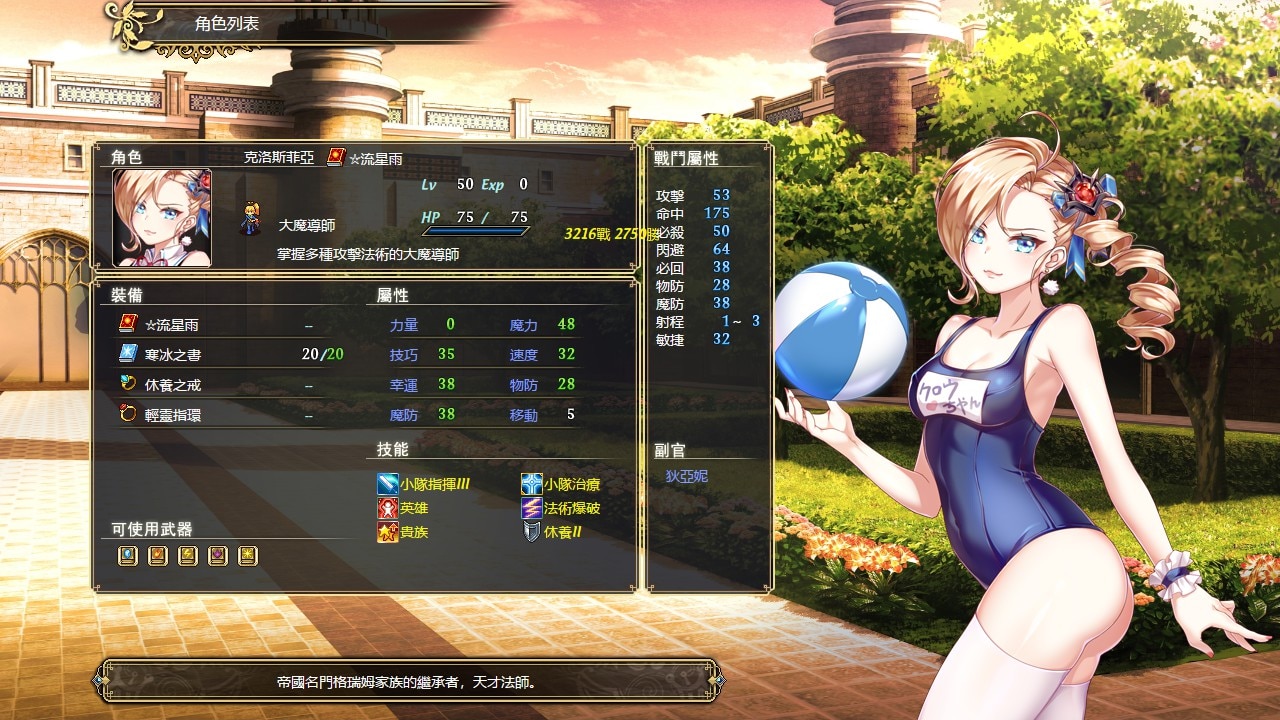The image size is (1280, 720).
Task: Choose the 休養之戒 ring slot
Action: click(172, 385)
